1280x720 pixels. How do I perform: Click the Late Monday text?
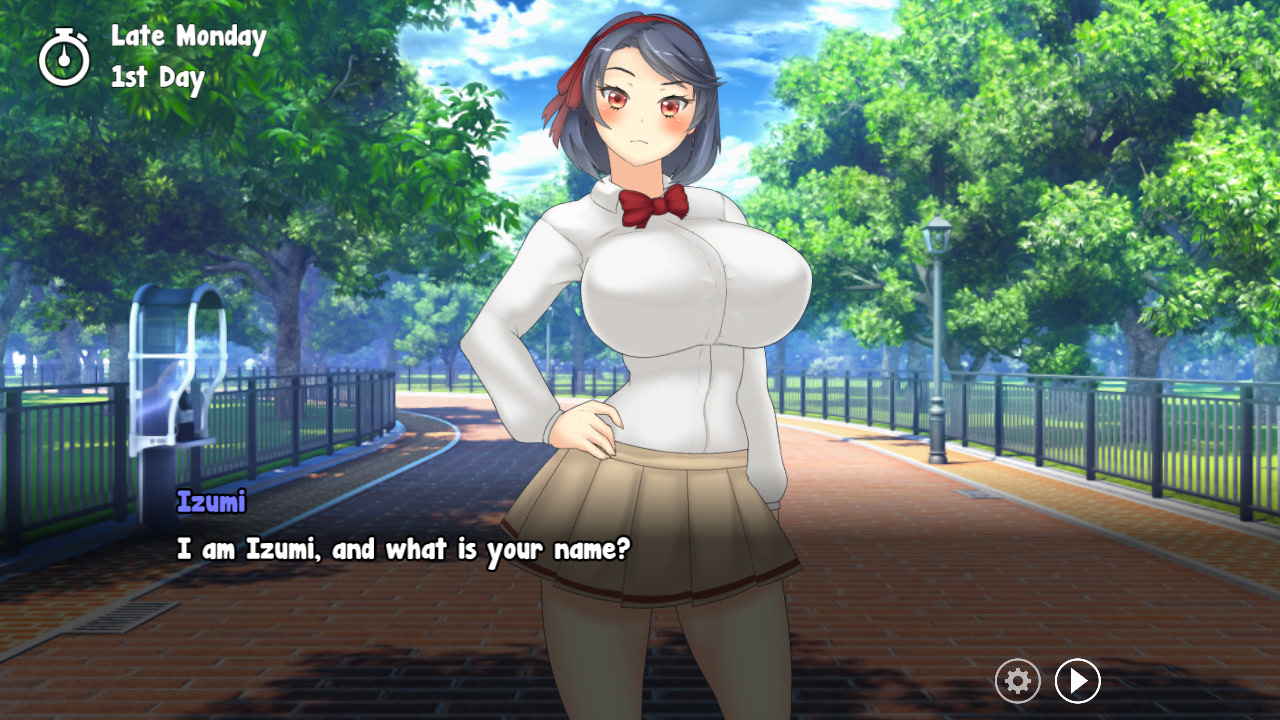187,38
